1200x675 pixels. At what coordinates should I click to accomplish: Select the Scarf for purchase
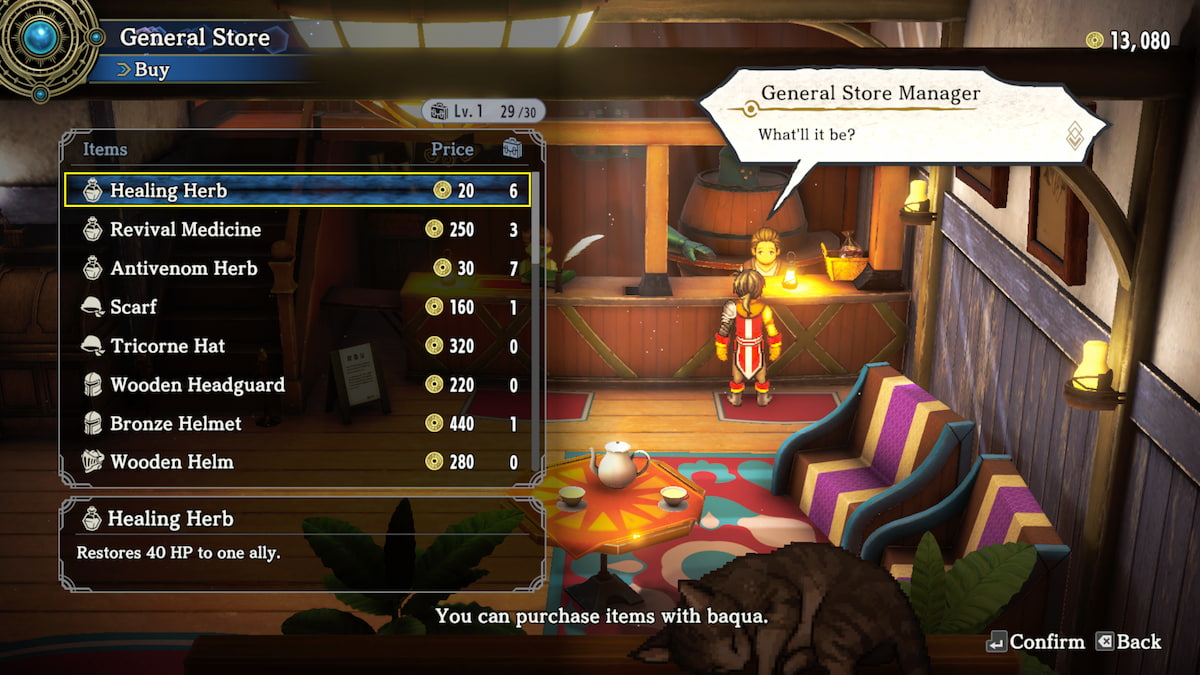point(297,307)
